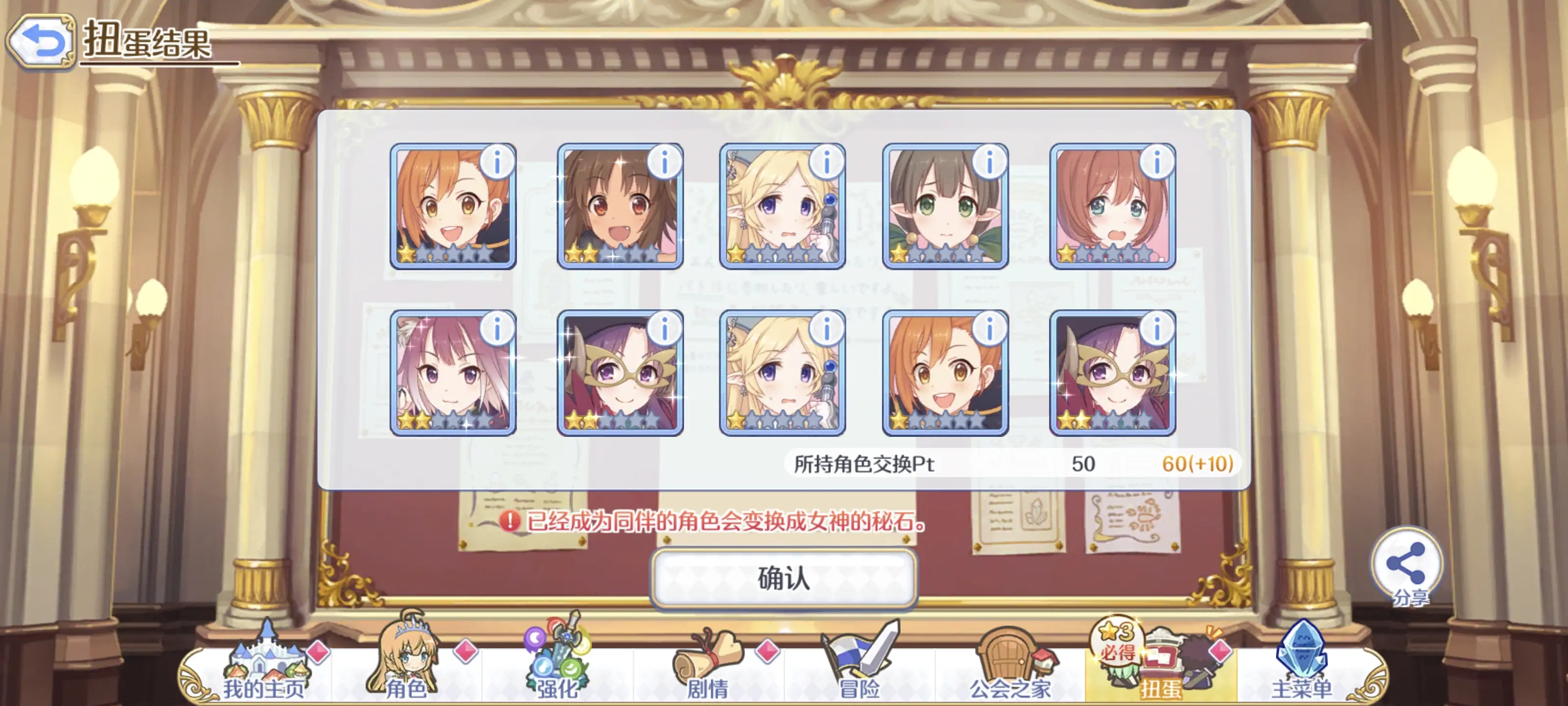Confirm the gacha results with 确认
This screenshot has width=1568, height=706.
(784, 578)
